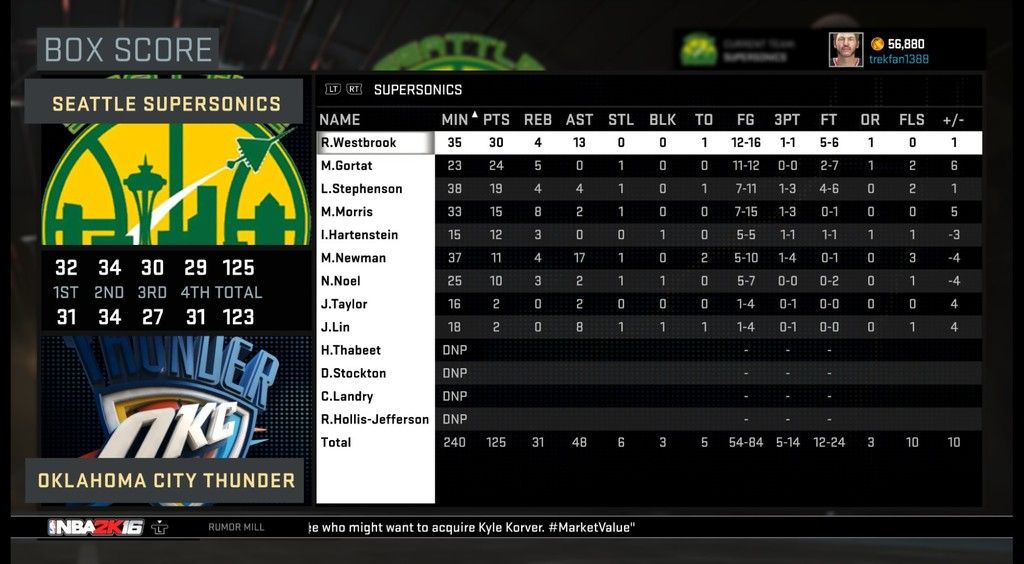Highlight M.Morris in the player list
This screenshot has width=1024, height=564.
click(x=346, y=212)
